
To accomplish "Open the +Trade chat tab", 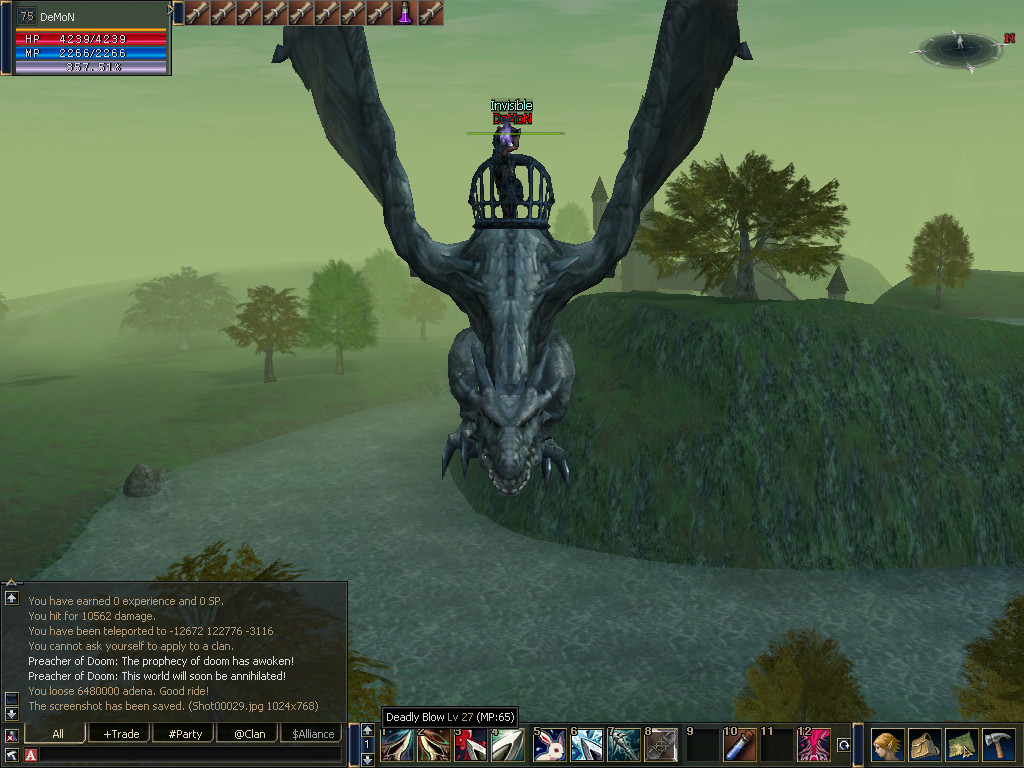I will point(120,733).
